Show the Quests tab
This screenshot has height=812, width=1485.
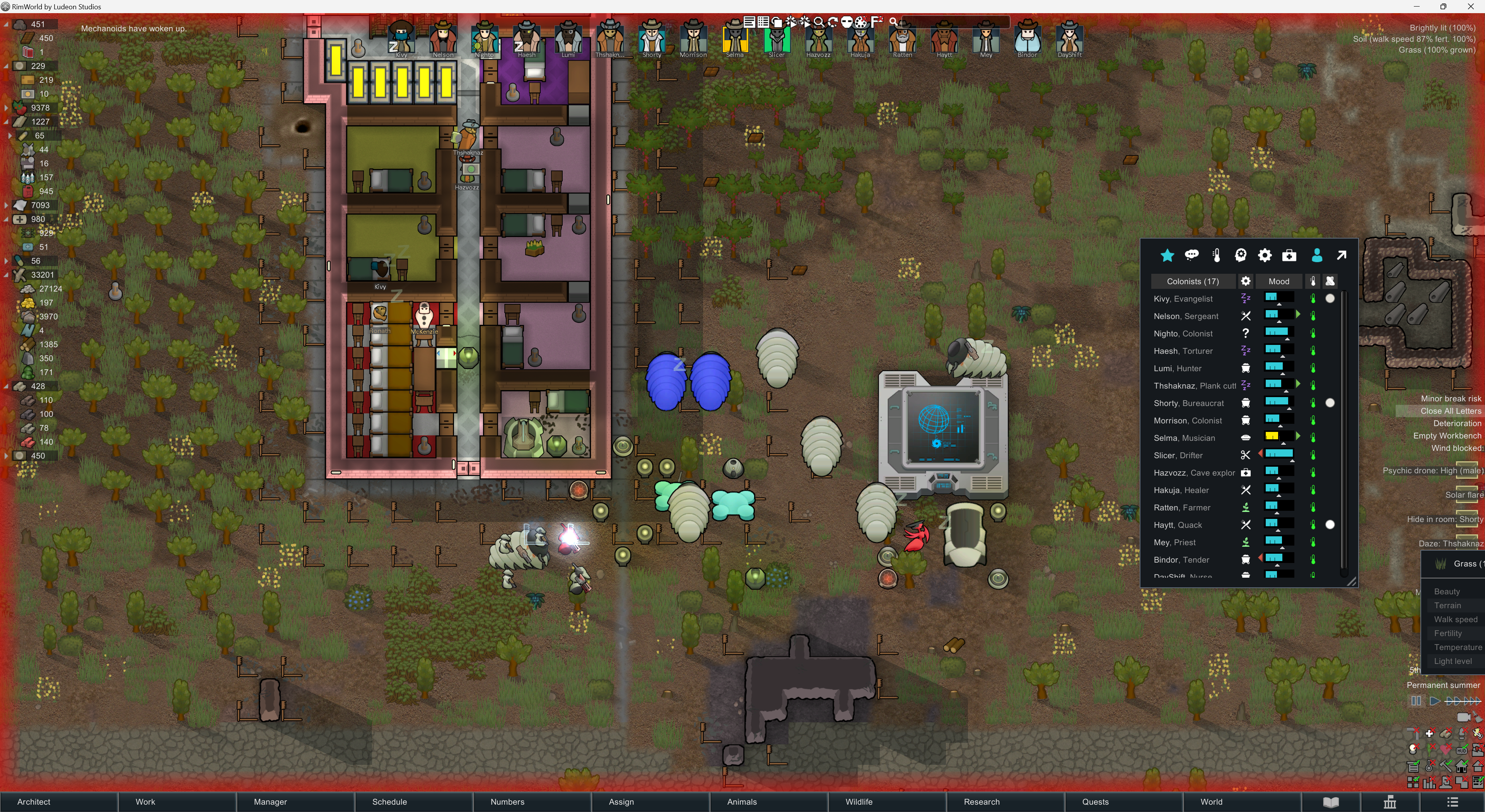pos(1095,802)
